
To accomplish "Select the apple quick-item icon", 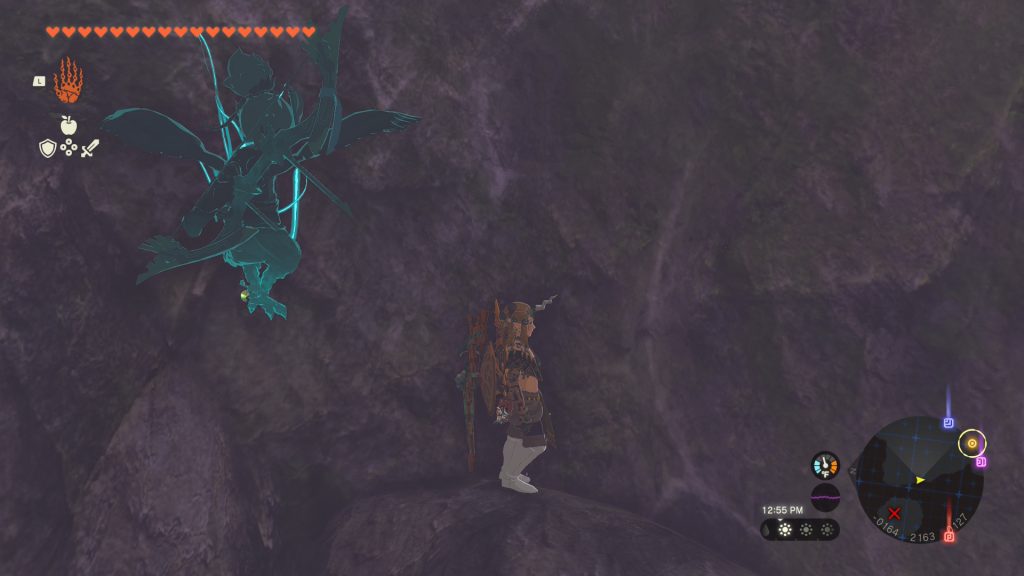I will pos(69,125).
